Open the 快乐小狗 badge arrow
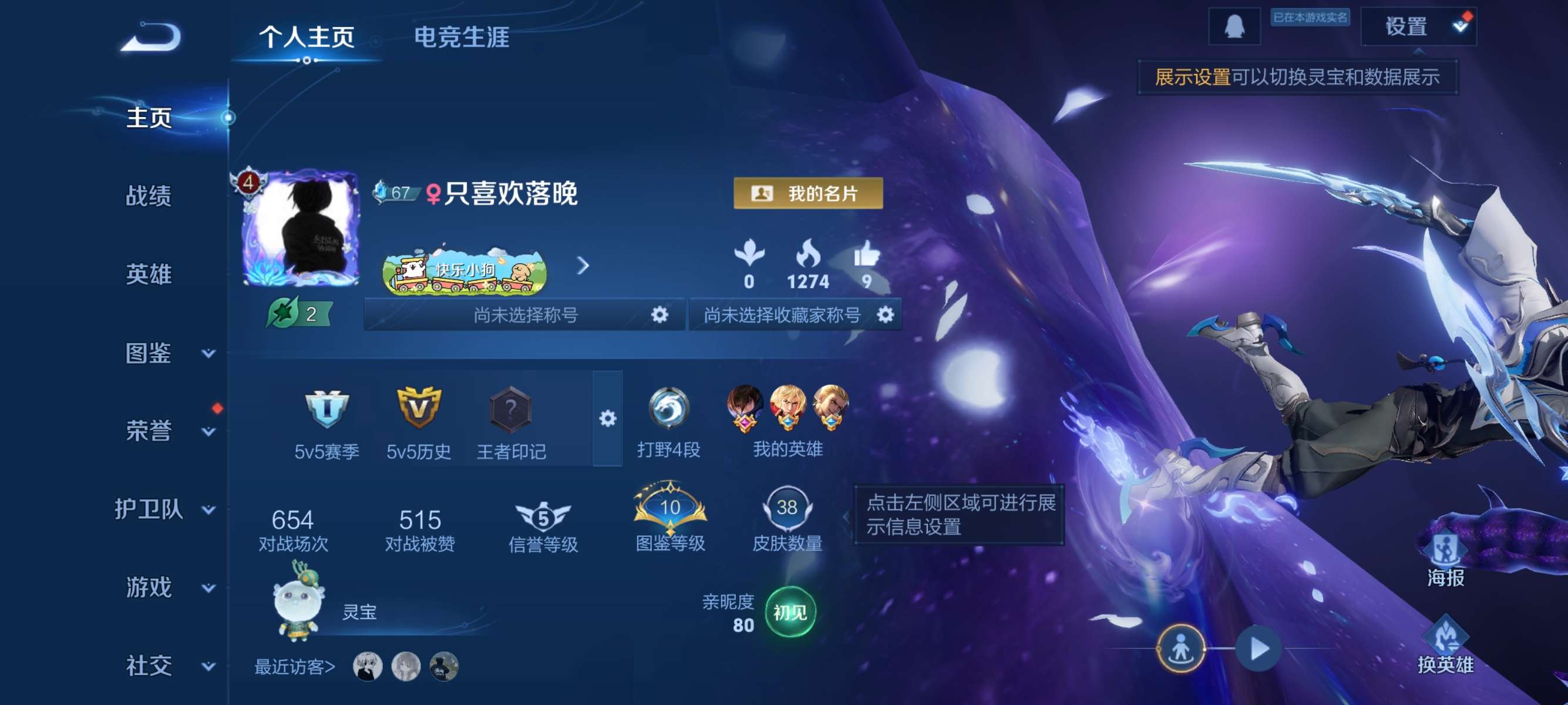 point(586,266)
